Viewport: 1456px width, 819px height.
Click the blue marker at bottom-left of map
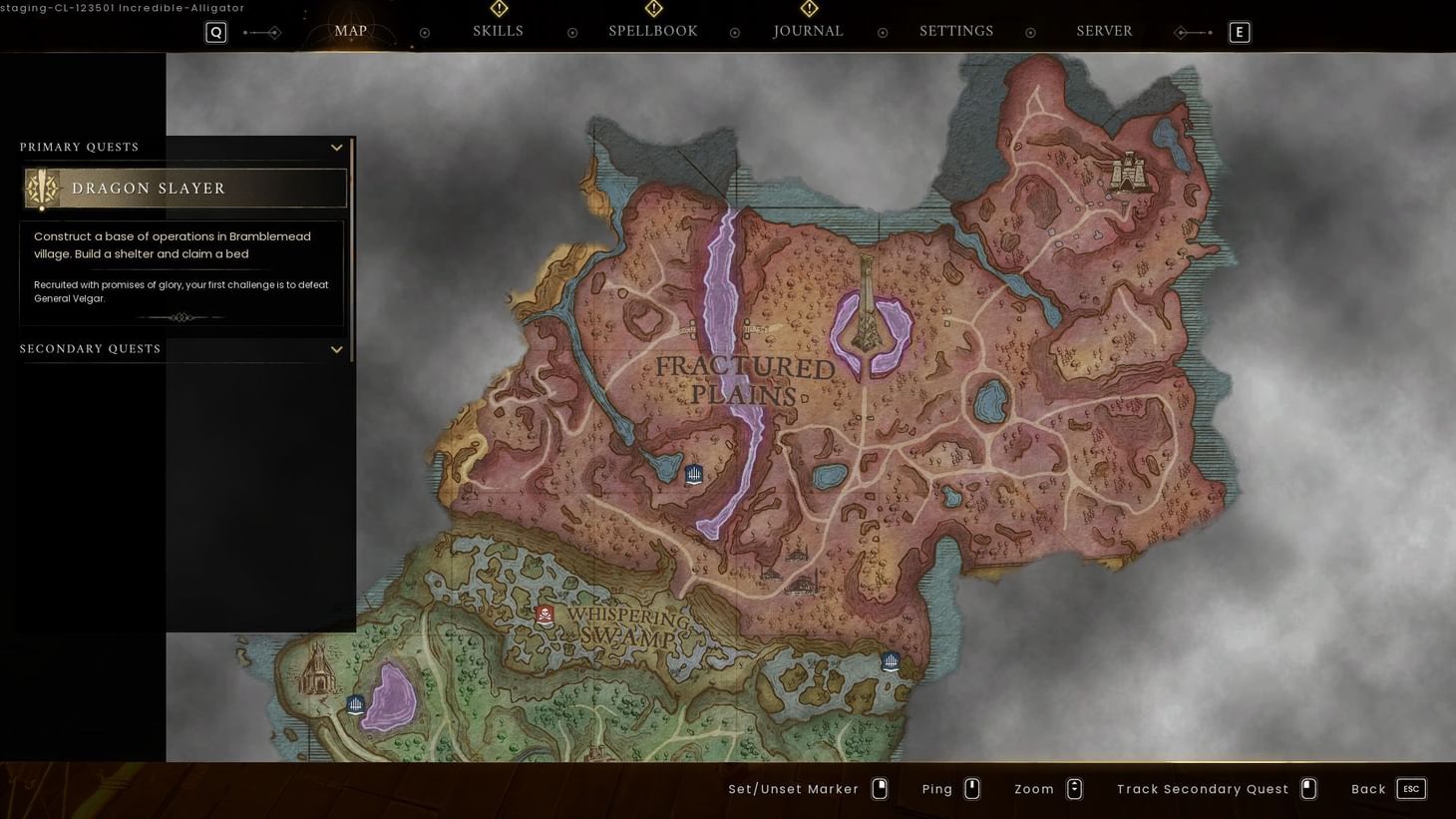click(x=356, y=704)
